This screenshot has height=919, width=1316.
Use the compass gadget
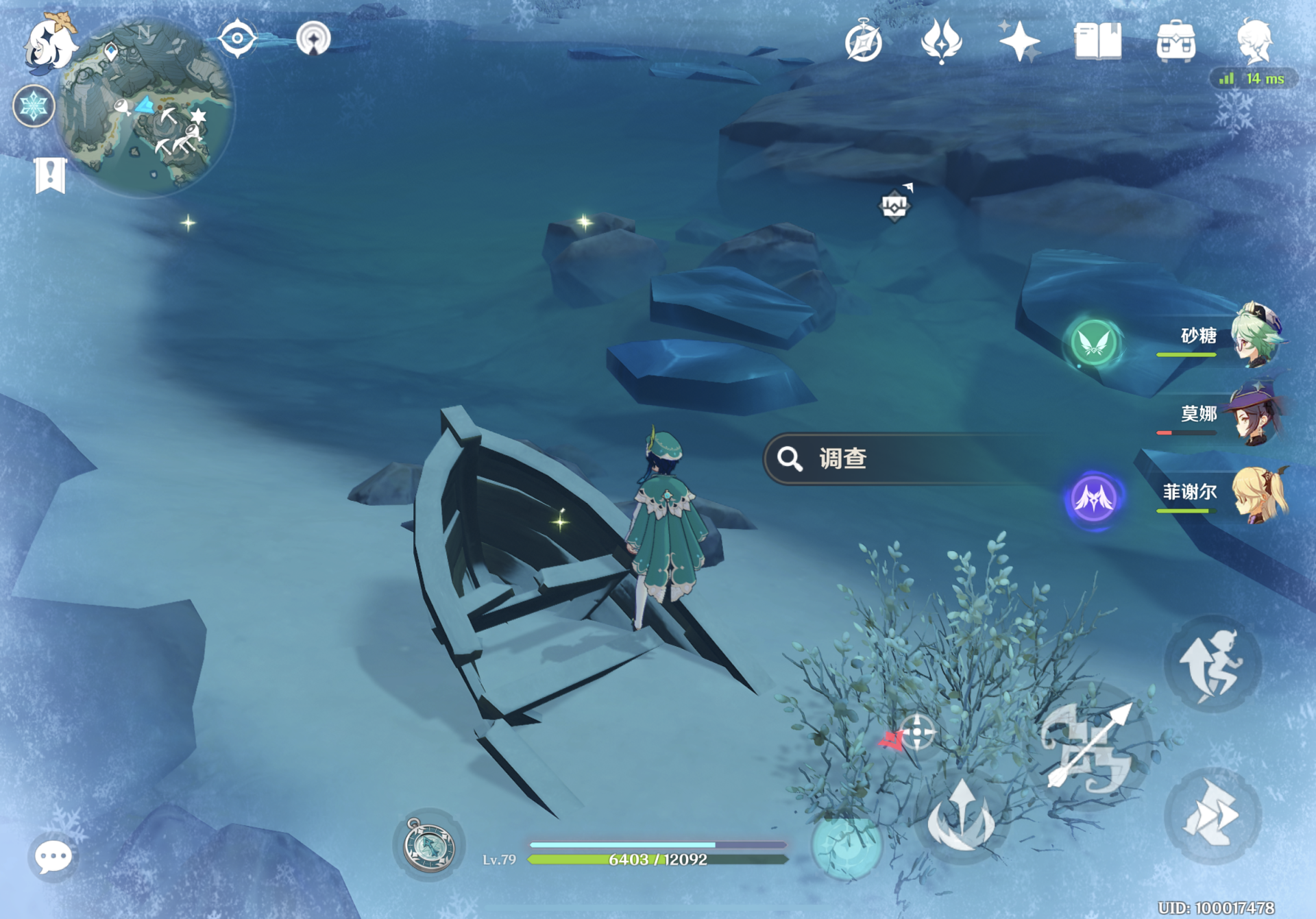[429, 845]
